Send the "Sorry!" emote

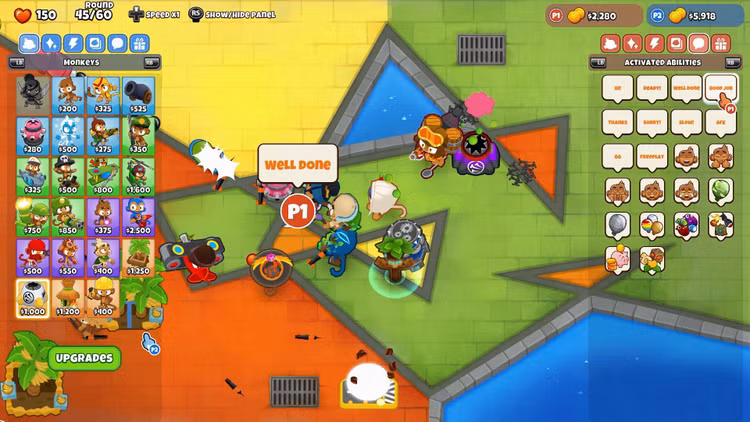pyautogui.click(x=652, y=122)
